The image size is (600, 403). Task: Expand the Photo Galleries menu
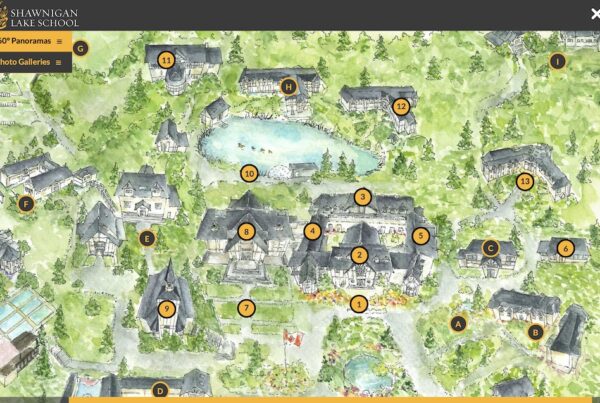pos(30,62)
